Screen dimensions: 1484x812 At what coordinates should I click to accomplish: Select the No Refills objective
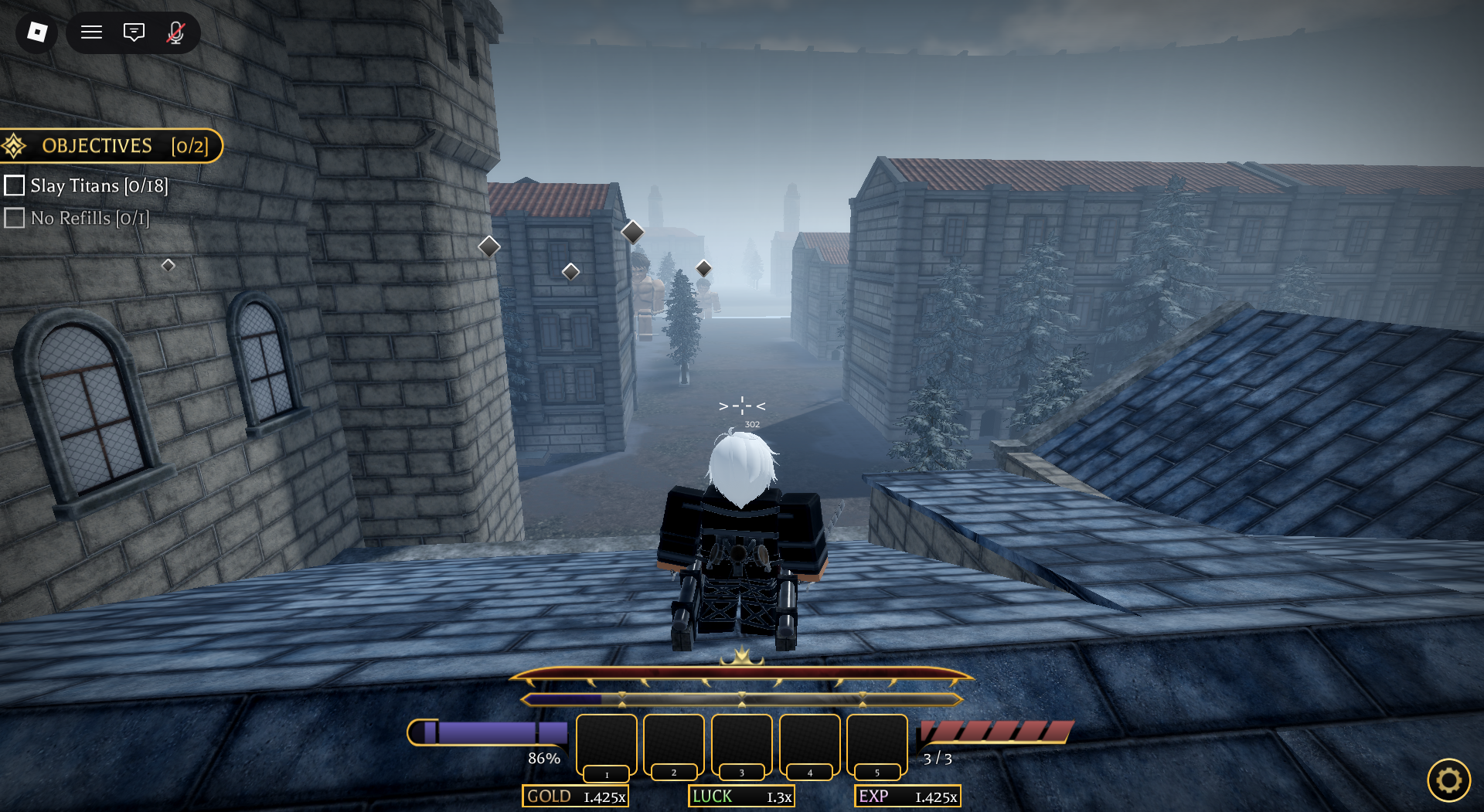click(77, 219)
